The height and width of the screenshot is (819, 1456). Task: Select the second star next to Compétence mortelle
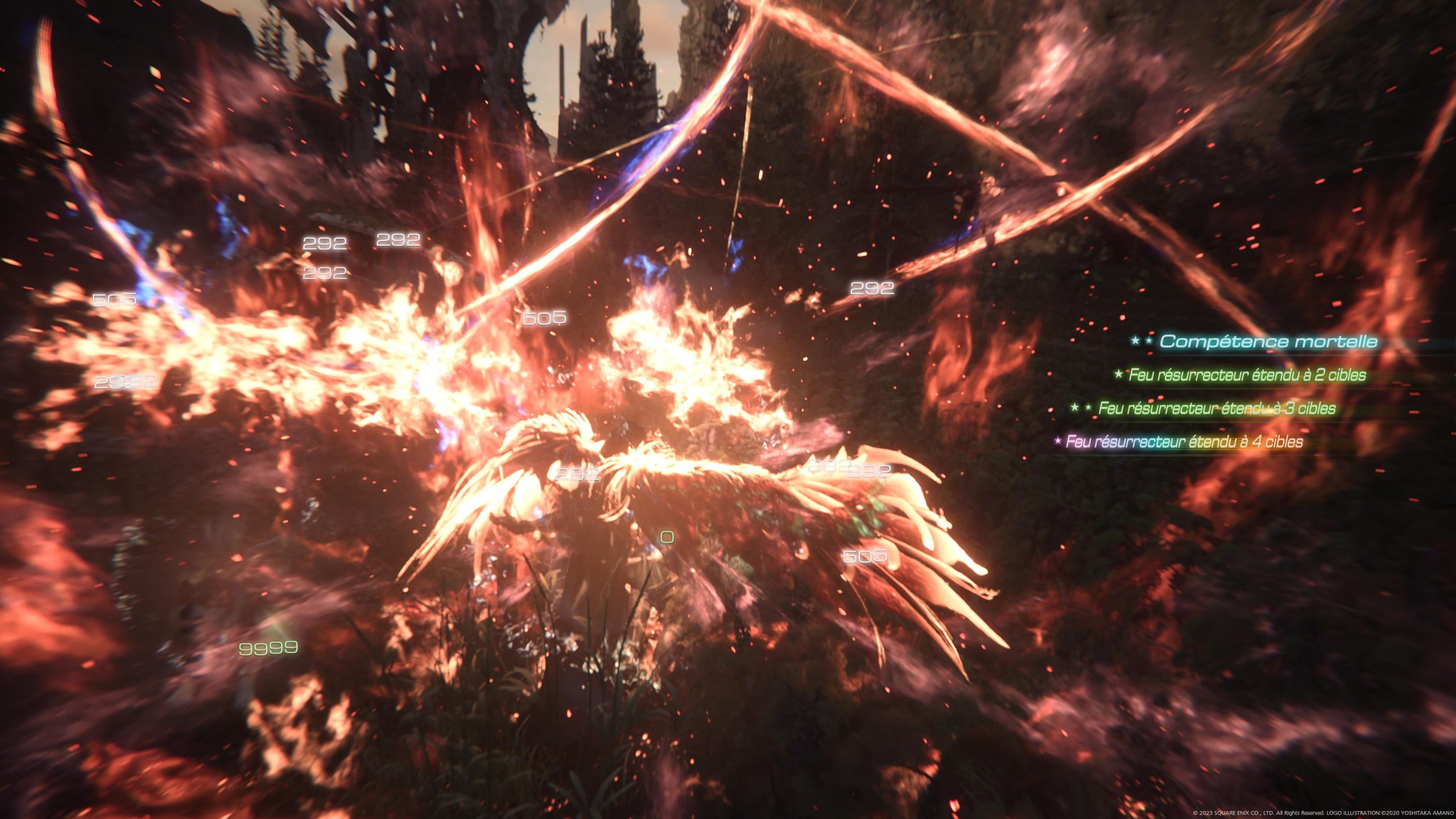(1148, 340)
